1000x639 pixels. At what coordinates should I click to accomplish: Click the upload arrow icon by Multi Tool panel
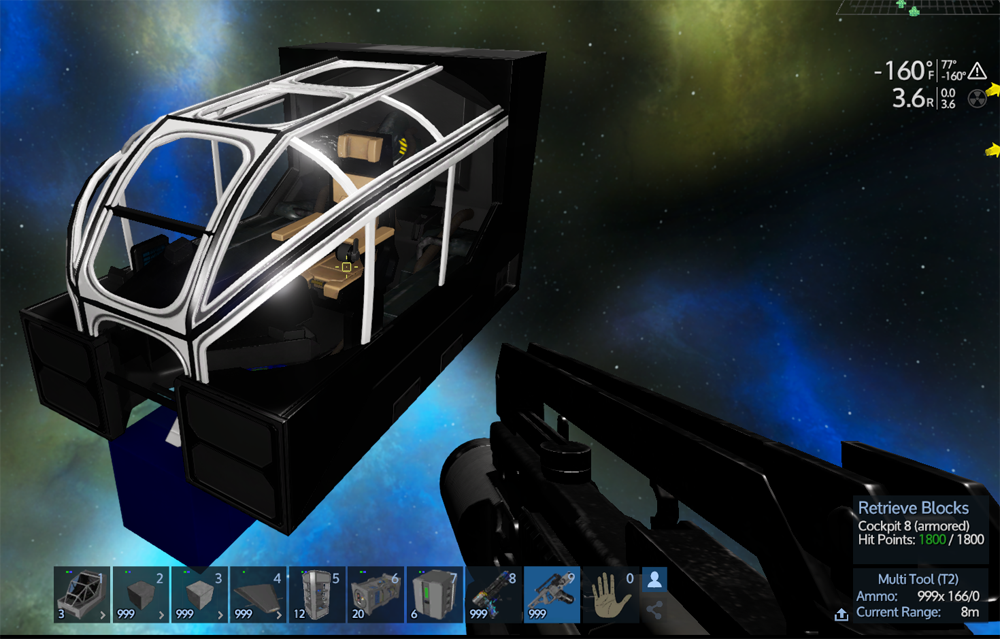tap(842, 613)
